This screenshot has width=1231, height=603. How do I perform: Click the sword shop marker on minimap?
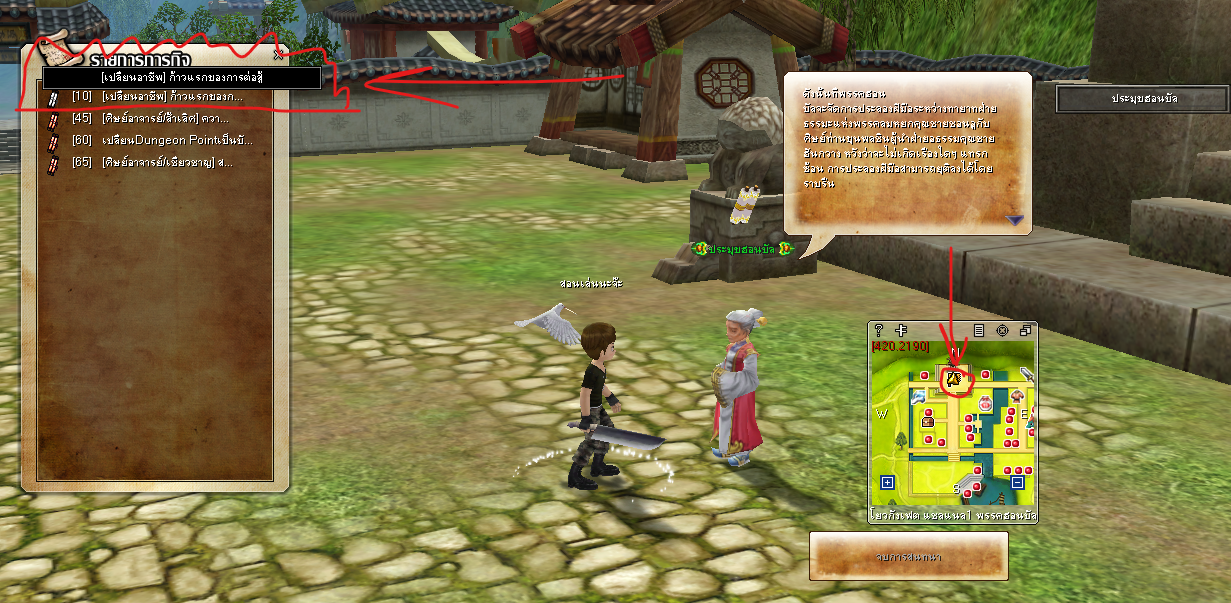1027,375
